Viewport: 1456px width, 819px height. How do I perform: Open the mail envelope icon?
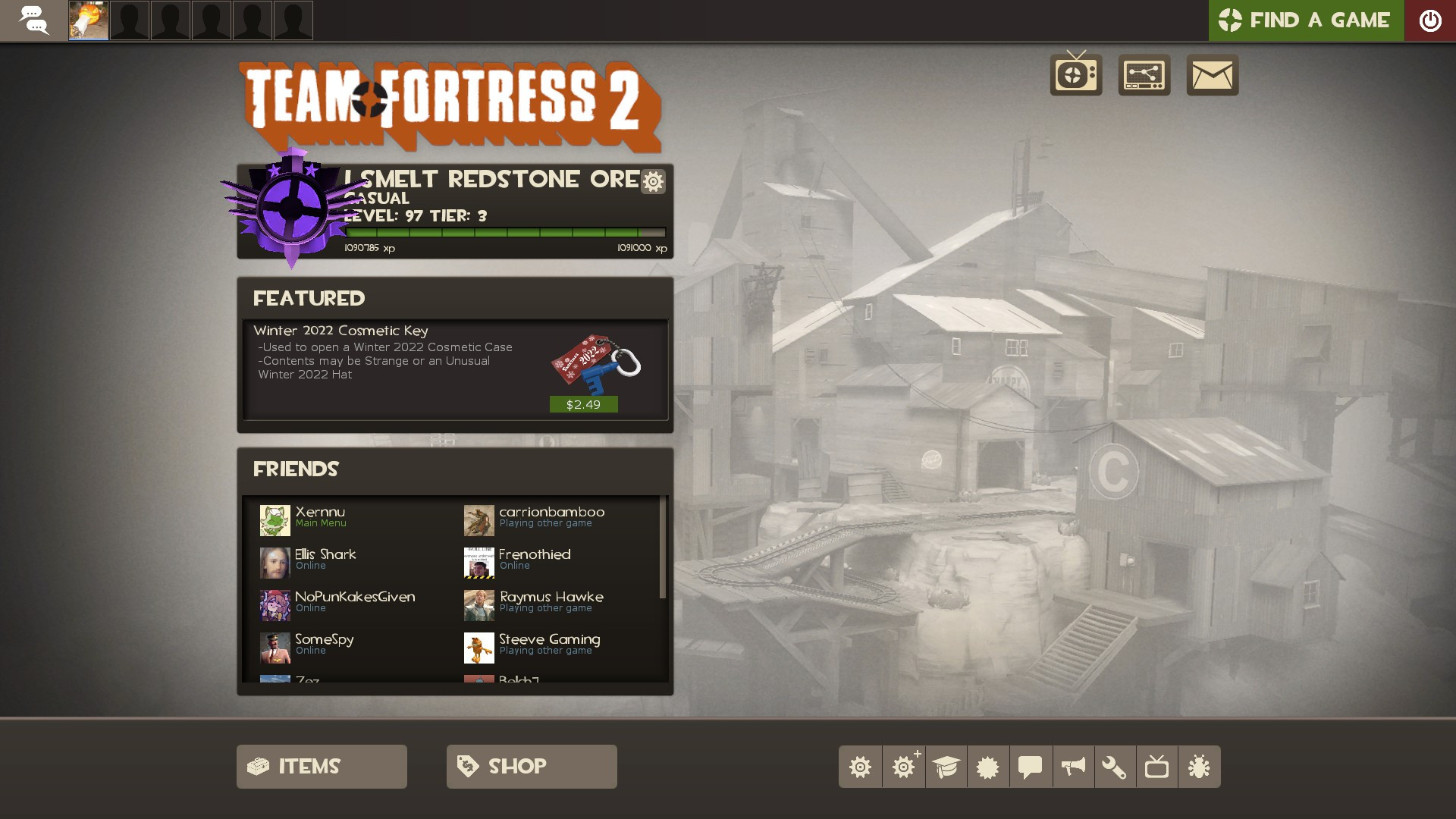(1212, 74)
